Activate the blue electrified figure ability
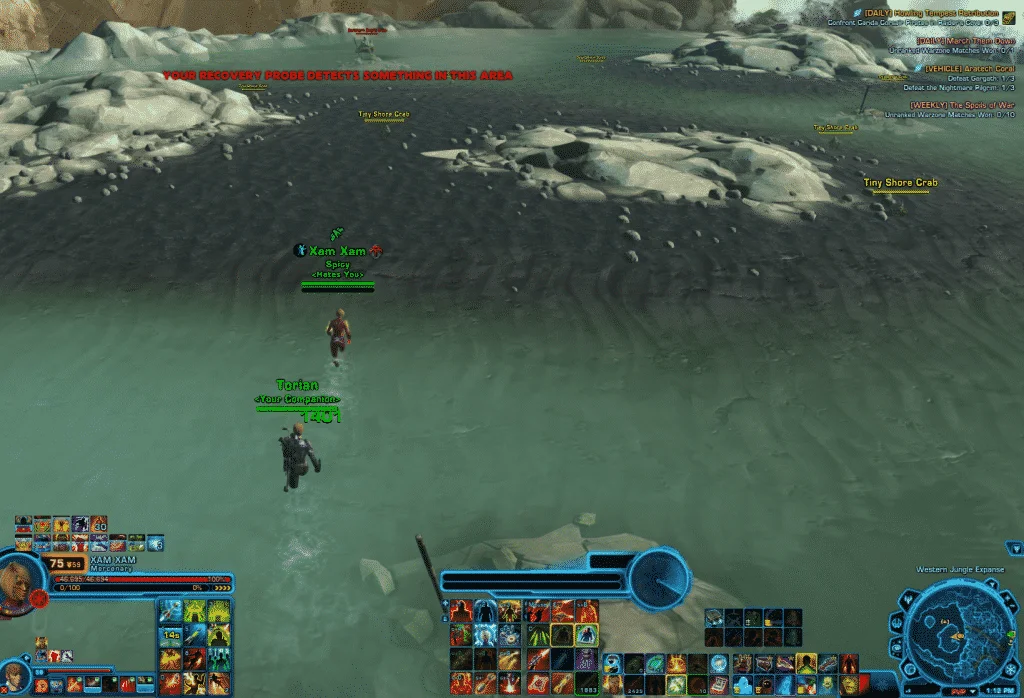The image size is (1024, 698). pos(486,634)
